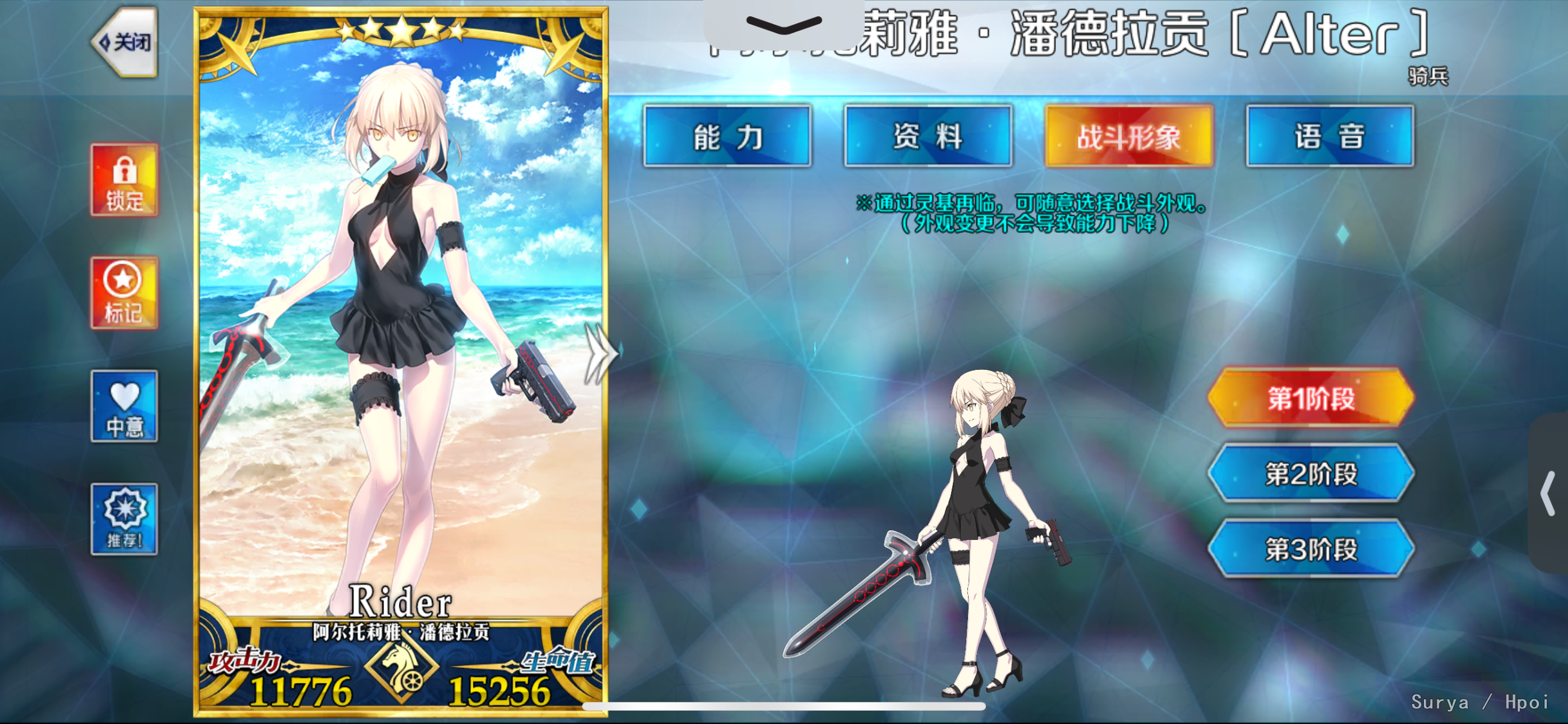This screenshot has width=1568, height=724.
Task: Click the 推荐 recommend button
Action: point(124,519)
